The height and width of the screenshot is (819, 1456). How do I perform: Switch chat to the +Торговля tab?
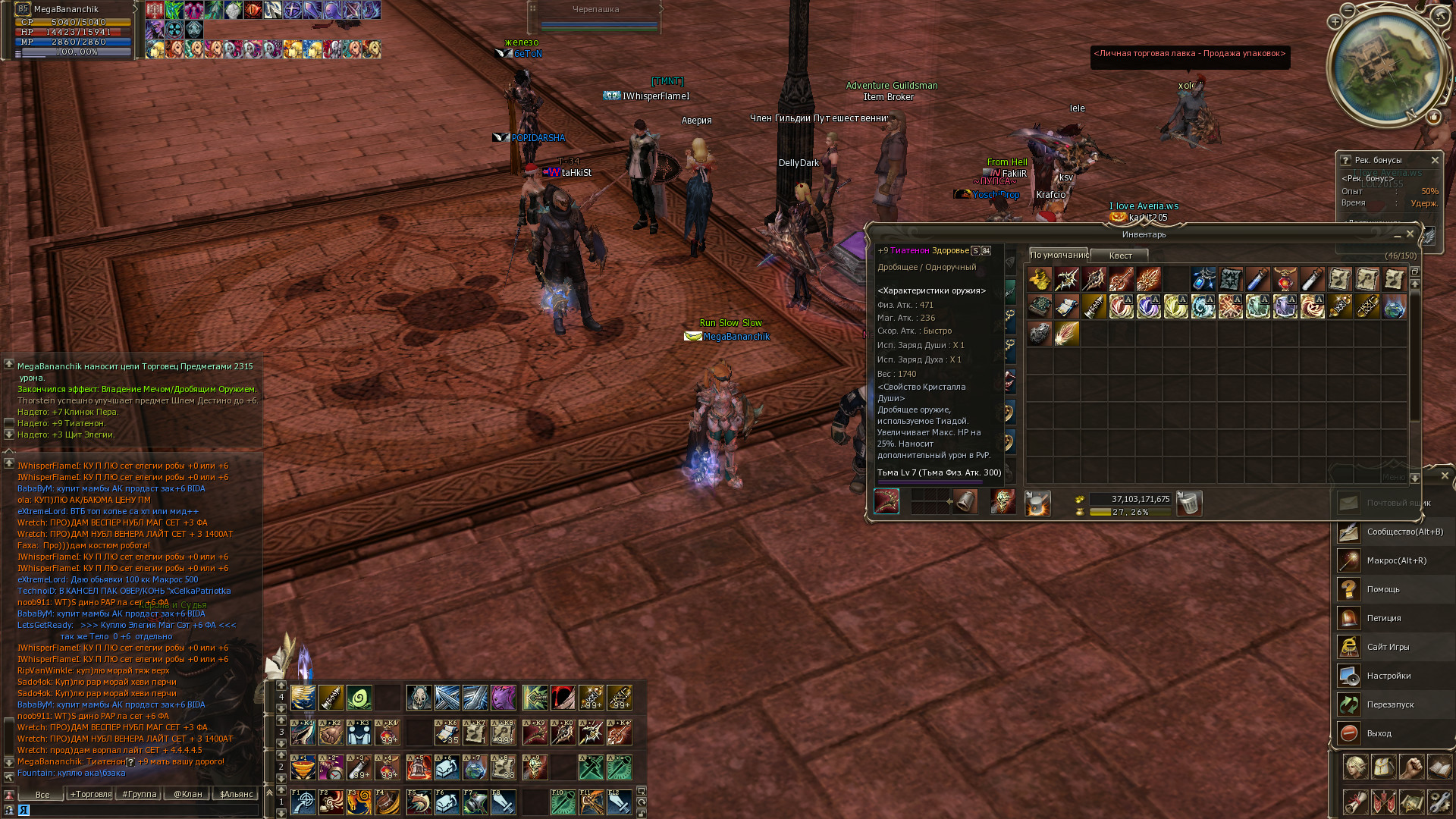coord(91,794)
